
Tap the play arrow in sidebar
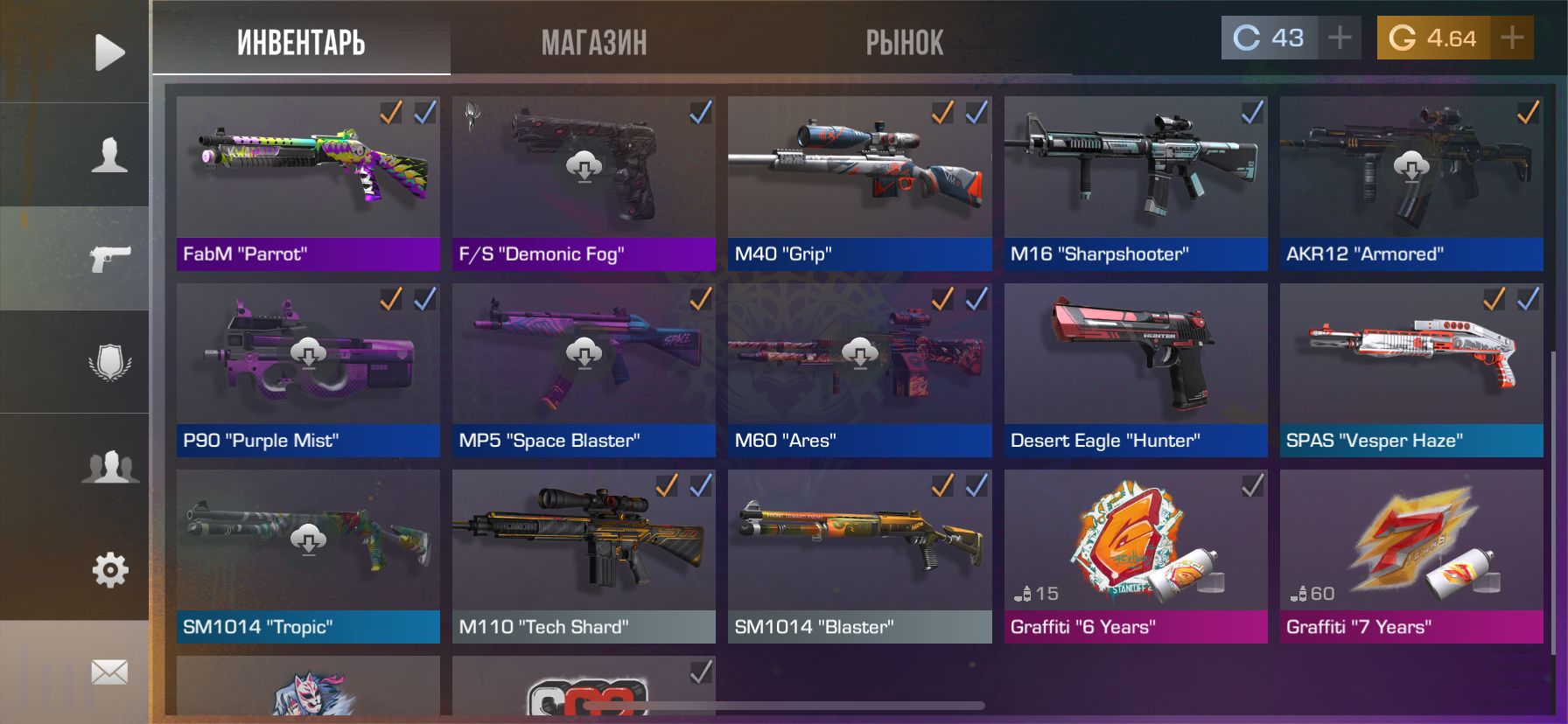pyautogui.click(x=109, y=52)
